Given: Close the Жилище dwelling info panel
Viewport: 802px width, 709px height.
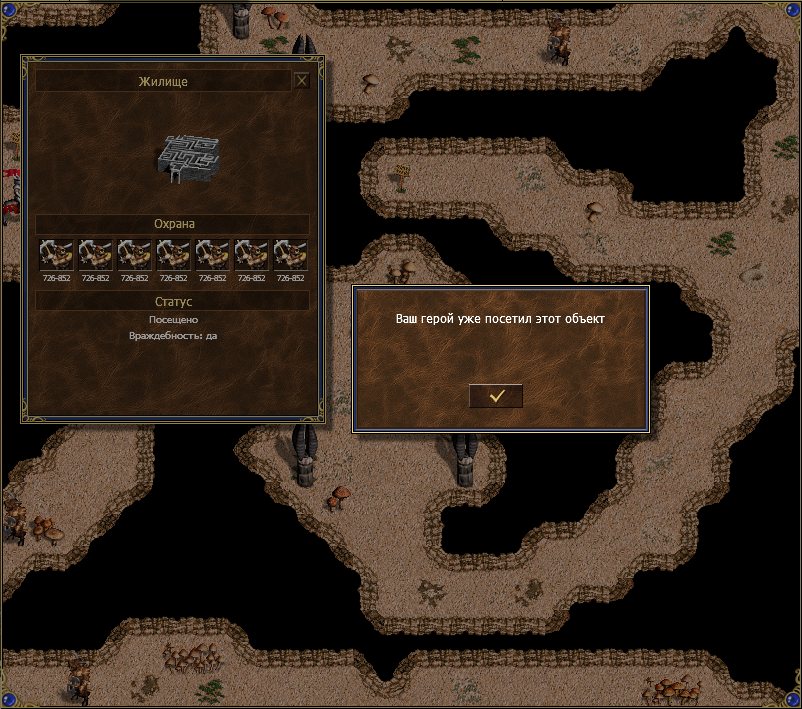Looking at the screenshot, I should (x=301, y=81).
